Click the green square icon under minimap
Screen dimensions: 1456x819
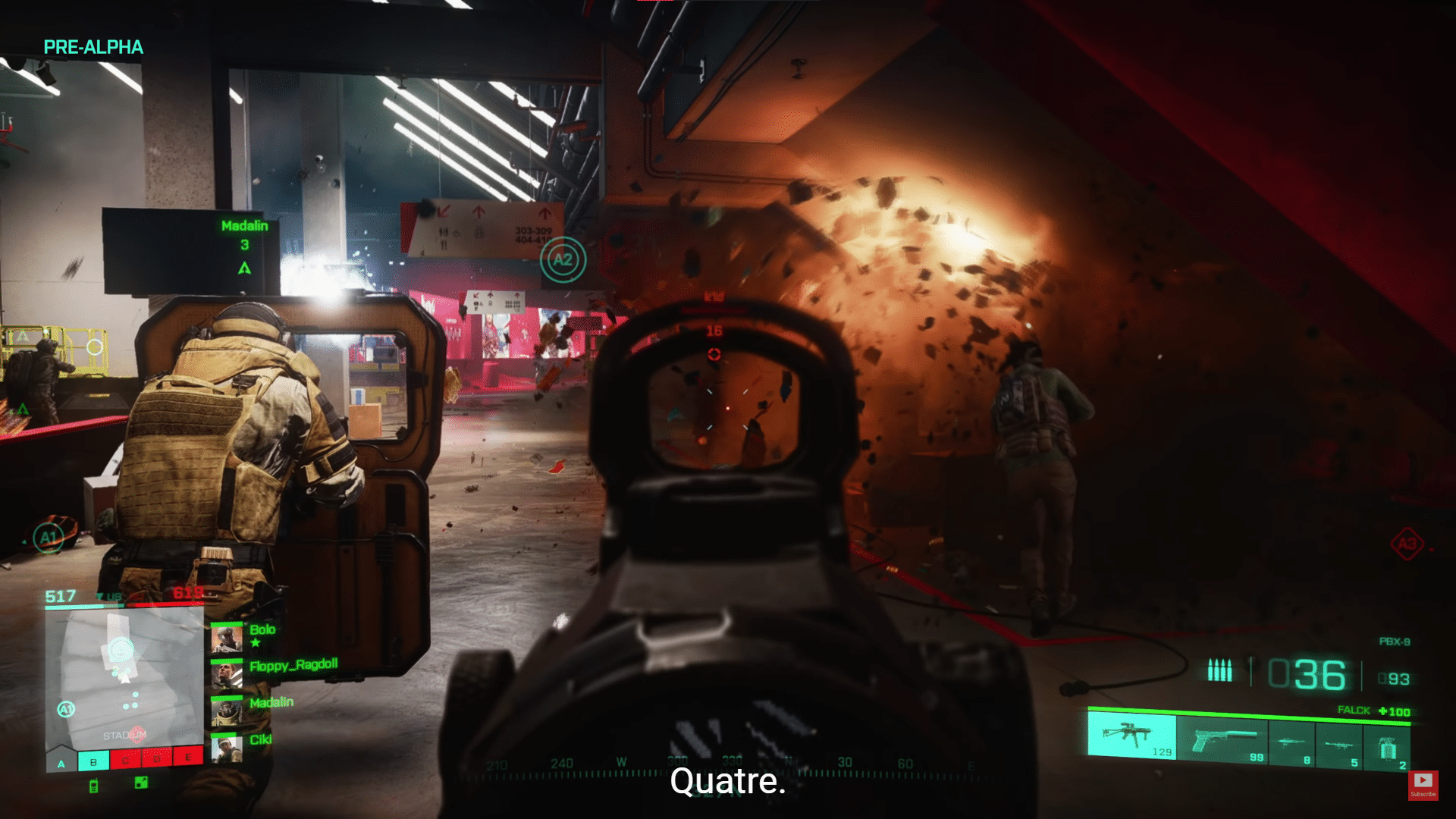pos(141,782)
